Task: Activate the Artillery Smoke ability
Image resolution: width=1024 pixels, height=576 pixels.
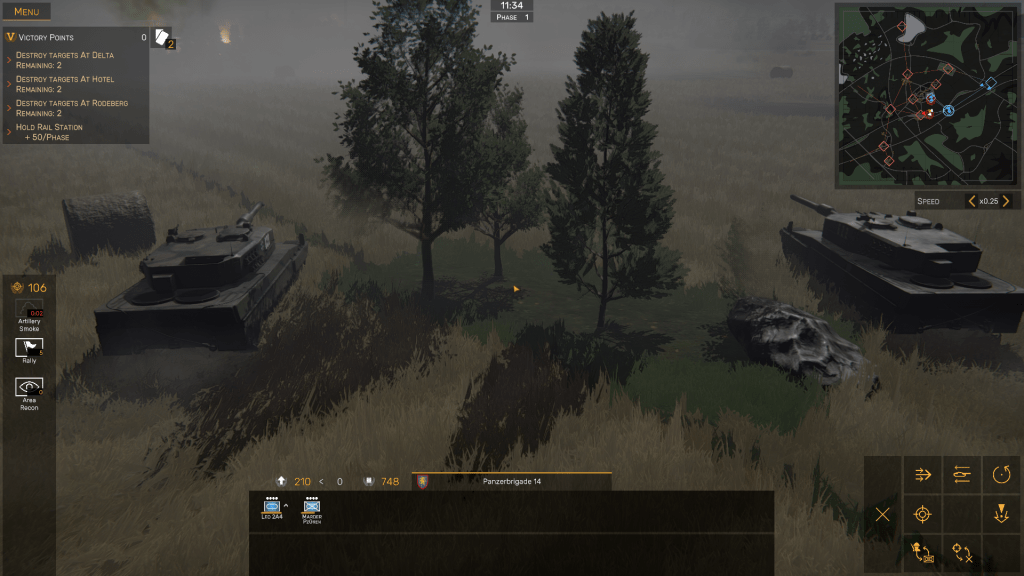Action: point(29,311)
